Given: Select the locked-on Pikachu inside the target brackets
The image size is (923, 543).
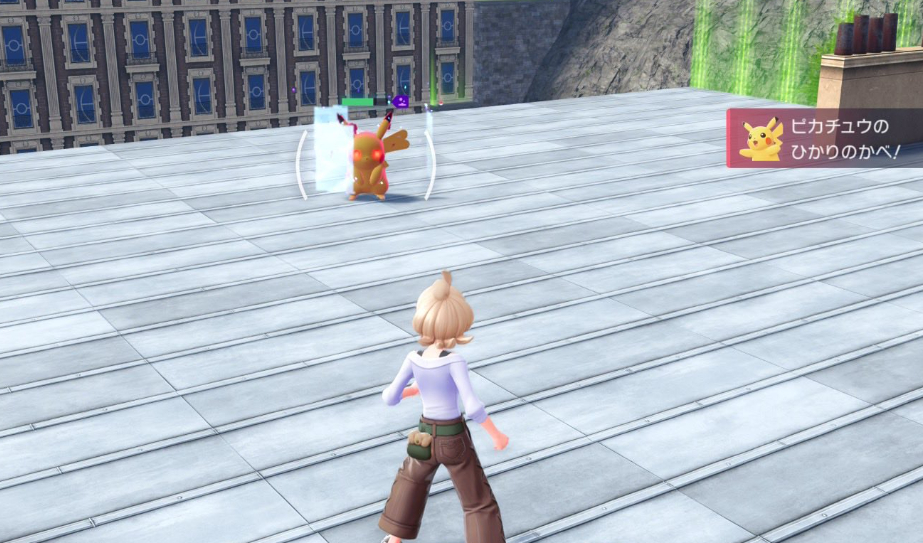Looking at the screenshot, I should click(x=369, y=162).
